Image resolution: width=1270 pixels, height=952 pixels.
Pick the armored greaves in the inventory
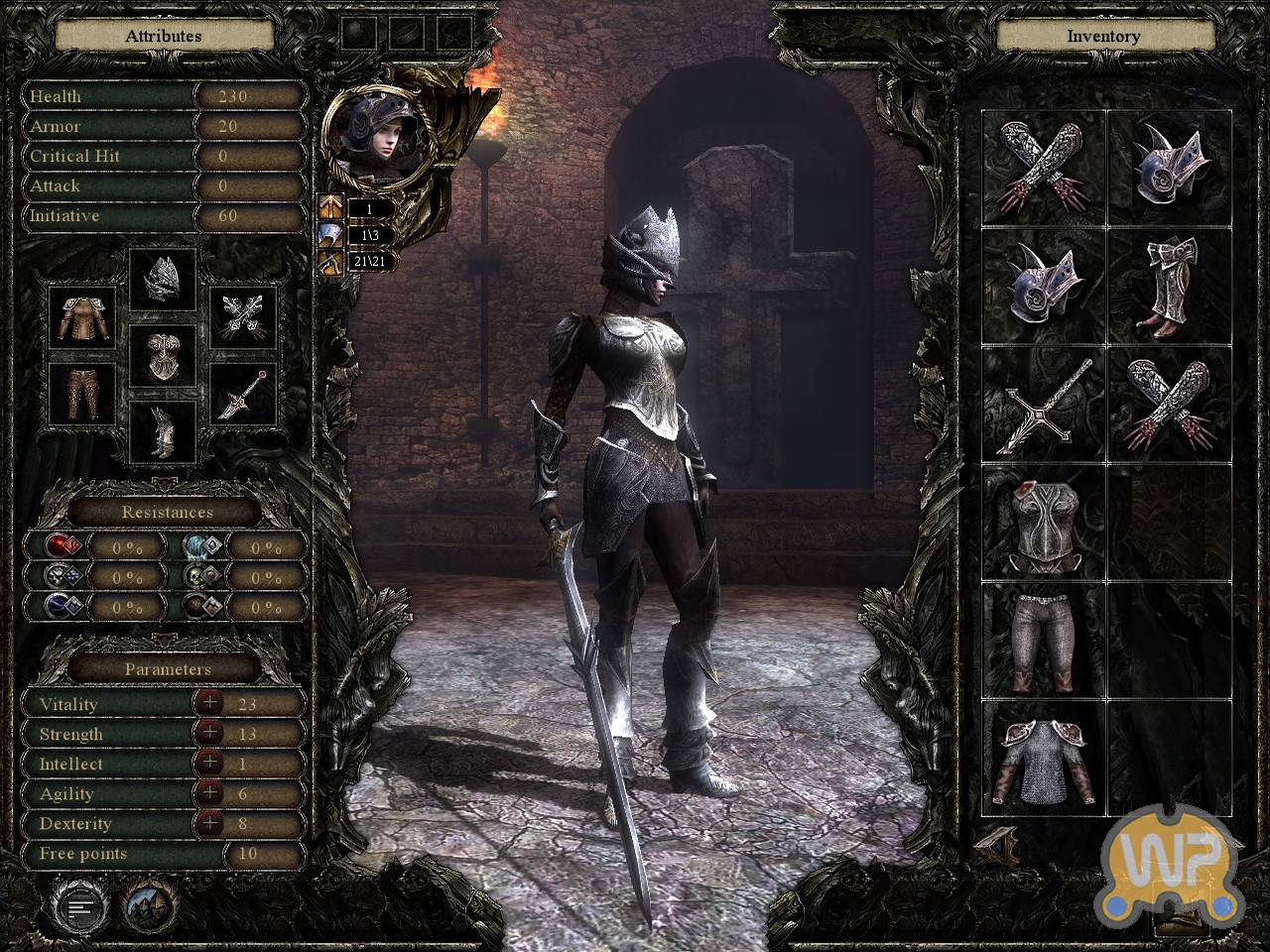(1169, 286)
